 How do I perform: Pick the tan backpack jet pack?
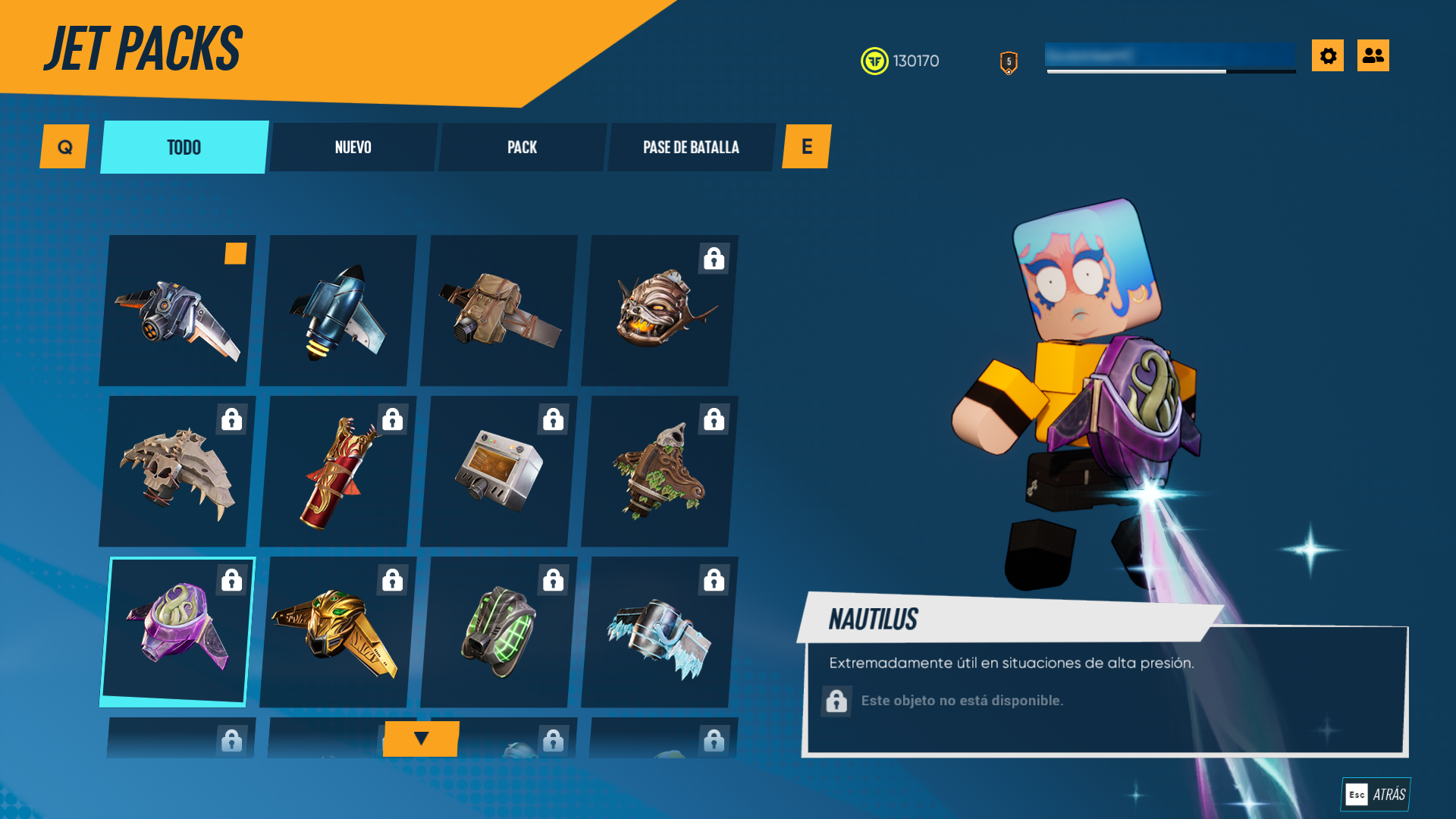click(x=499, y=311)
